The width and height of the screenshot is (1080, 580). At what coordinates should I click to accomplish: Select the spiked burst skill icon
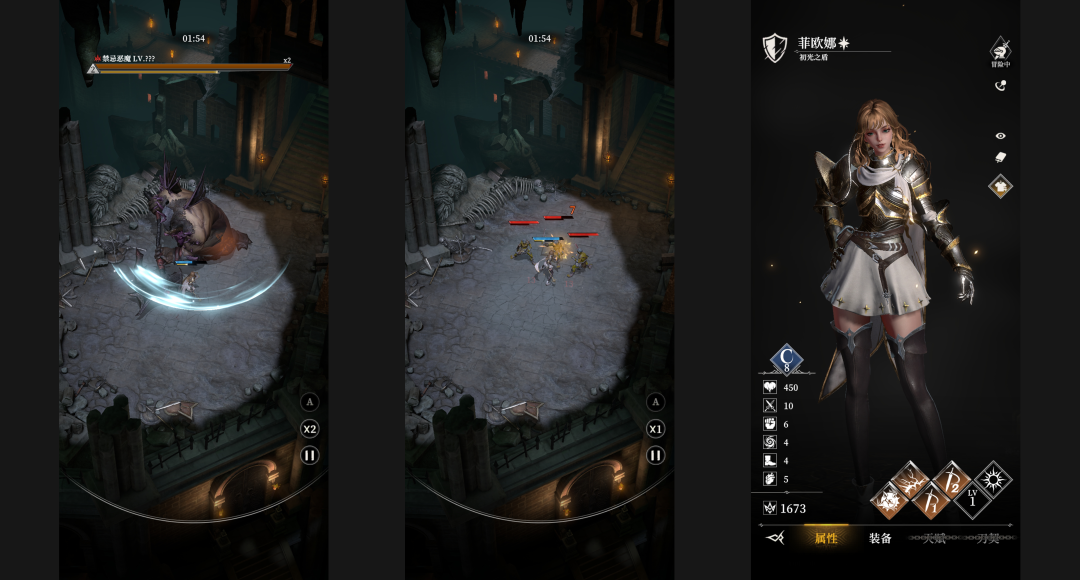pos(889,498)
